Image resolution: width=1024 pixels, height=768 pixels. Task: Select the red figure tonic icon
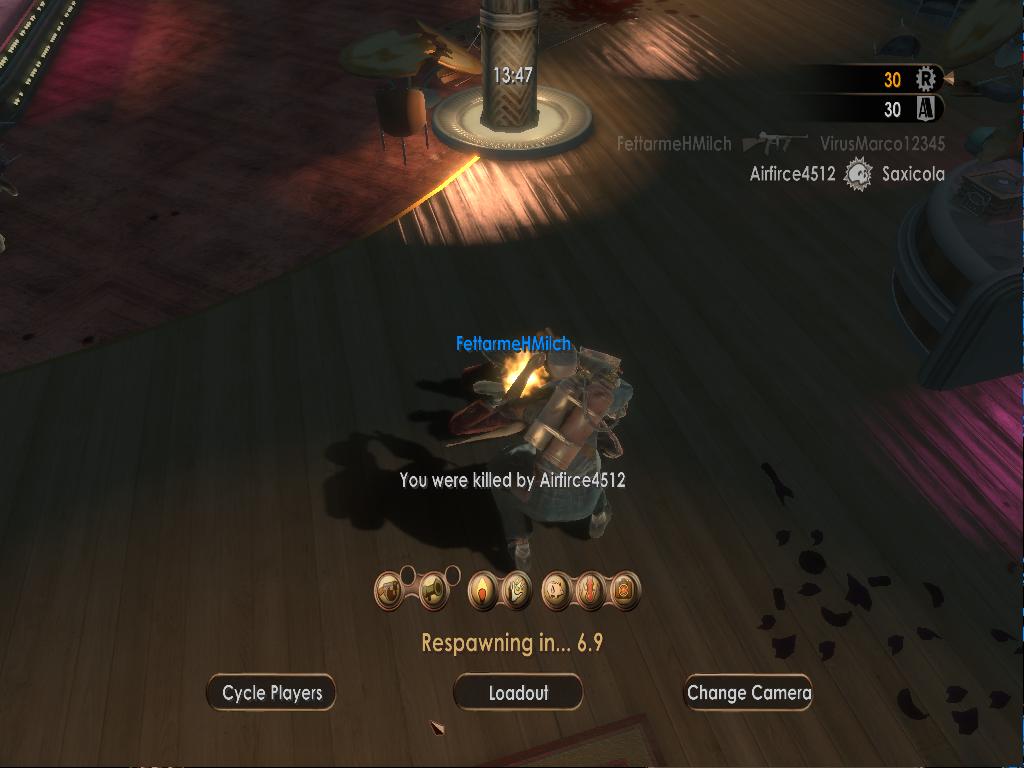[590, 592]
